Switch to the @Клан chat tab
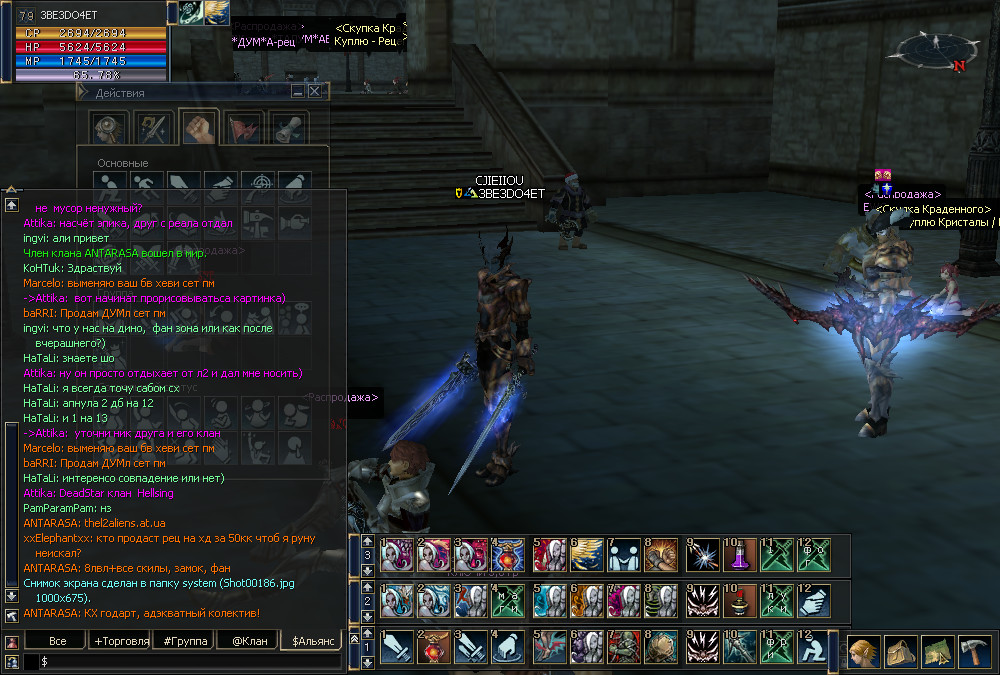Image resolution: width=1000 pixels, height=675 pixels. 246,640
